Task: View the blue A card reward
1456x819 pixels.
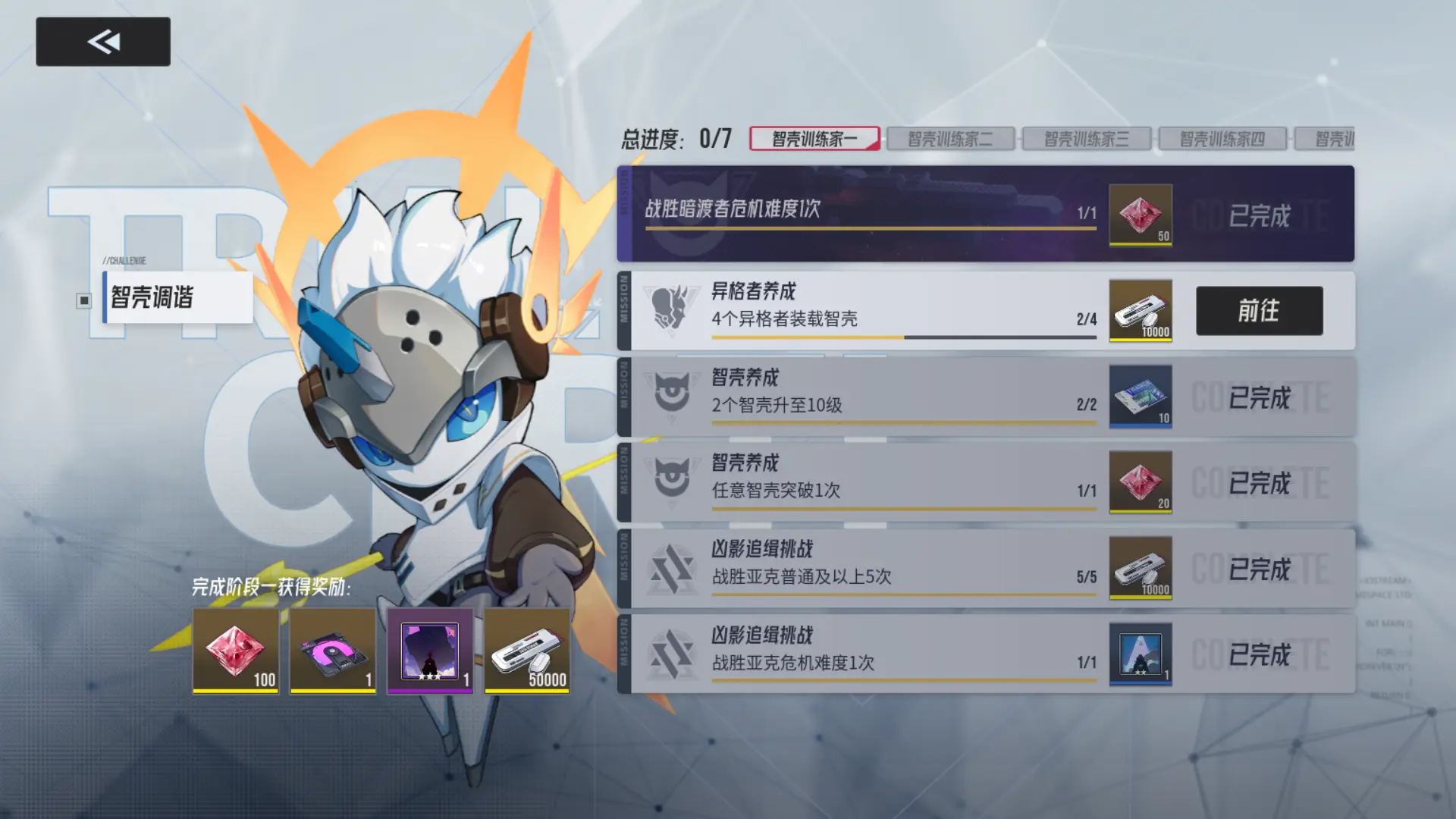Action: tap(1140, 654)
